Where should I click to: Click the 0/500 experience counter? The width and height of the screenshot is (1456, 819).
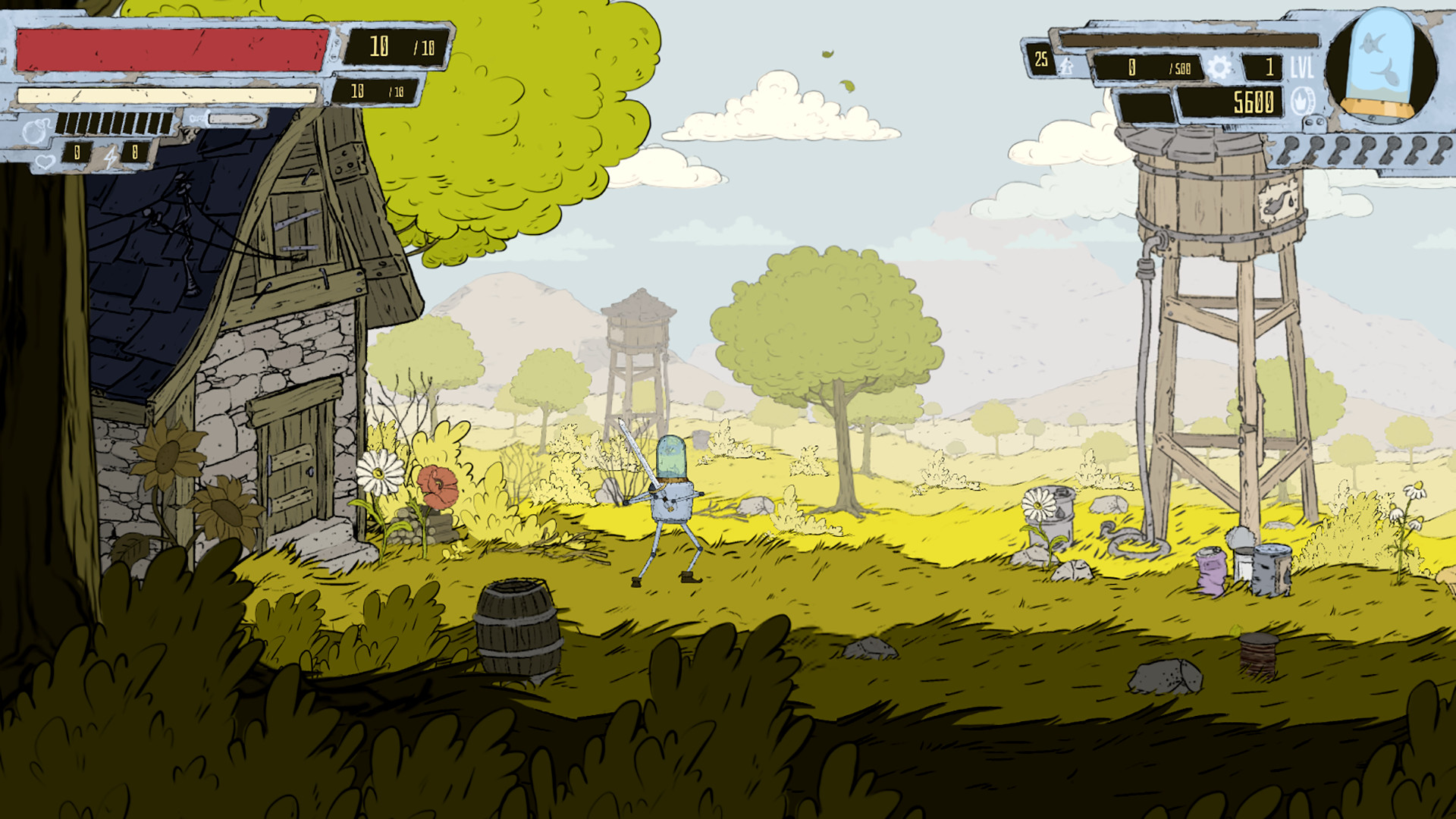pos(1149,67)
